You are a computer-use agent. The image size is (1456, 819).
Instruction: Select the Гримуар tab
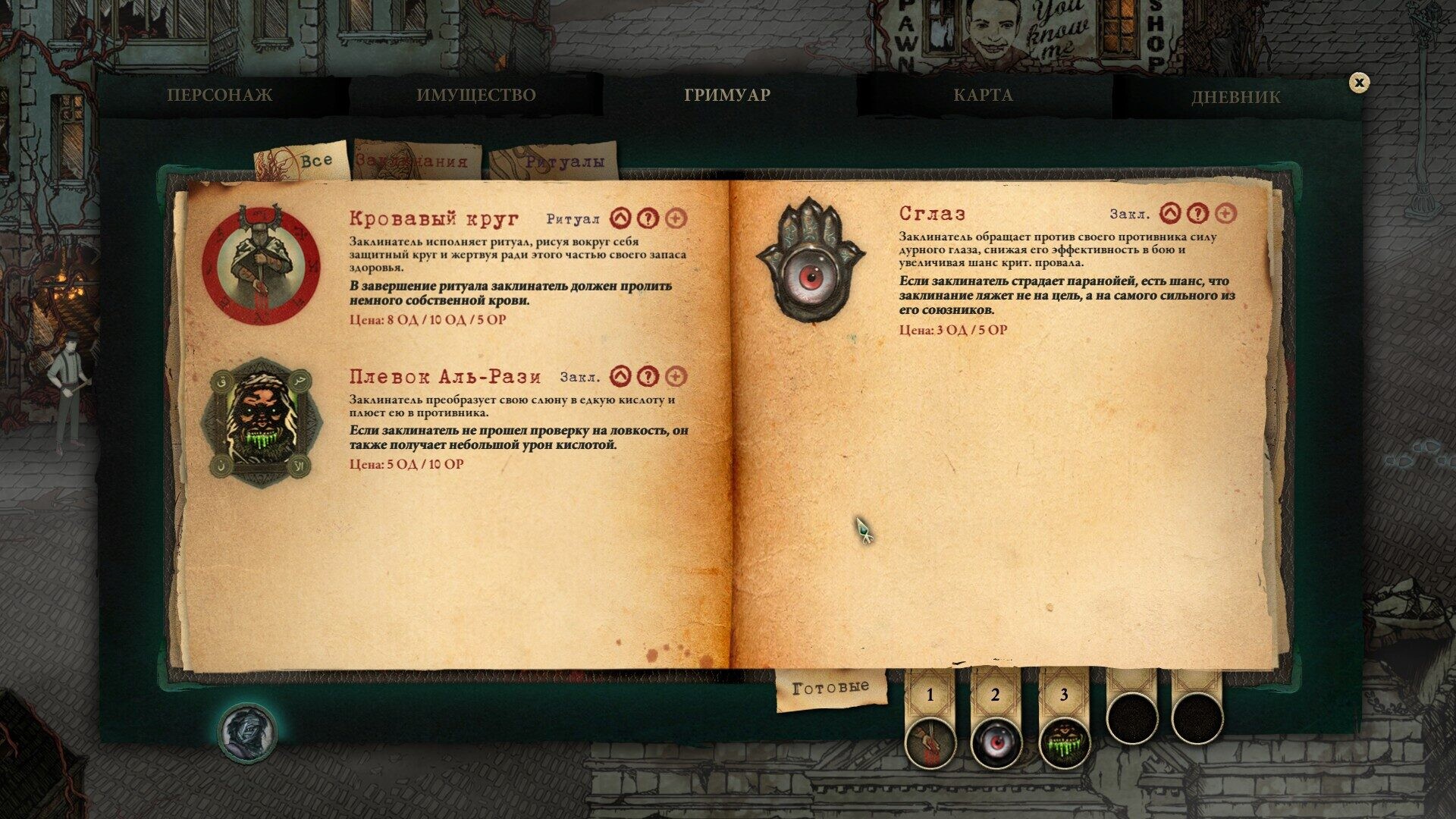pos(727,96)
